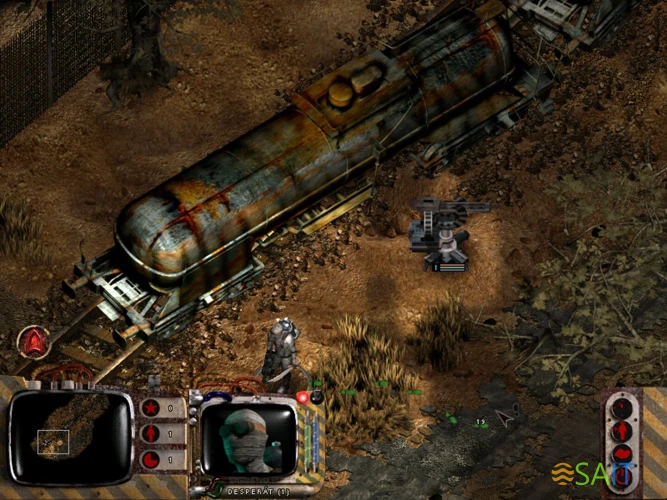Screen dimensions: 667x500
Task: Click the red star counter icon
Action: (x=151, y=408)
